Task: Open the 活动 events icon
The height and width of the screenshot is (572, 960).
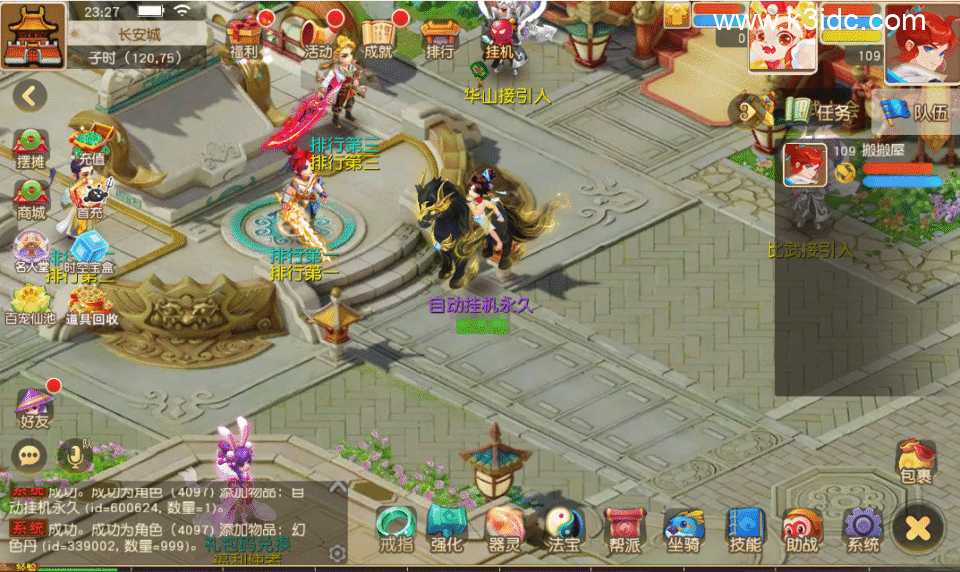Action: (318, 36)
